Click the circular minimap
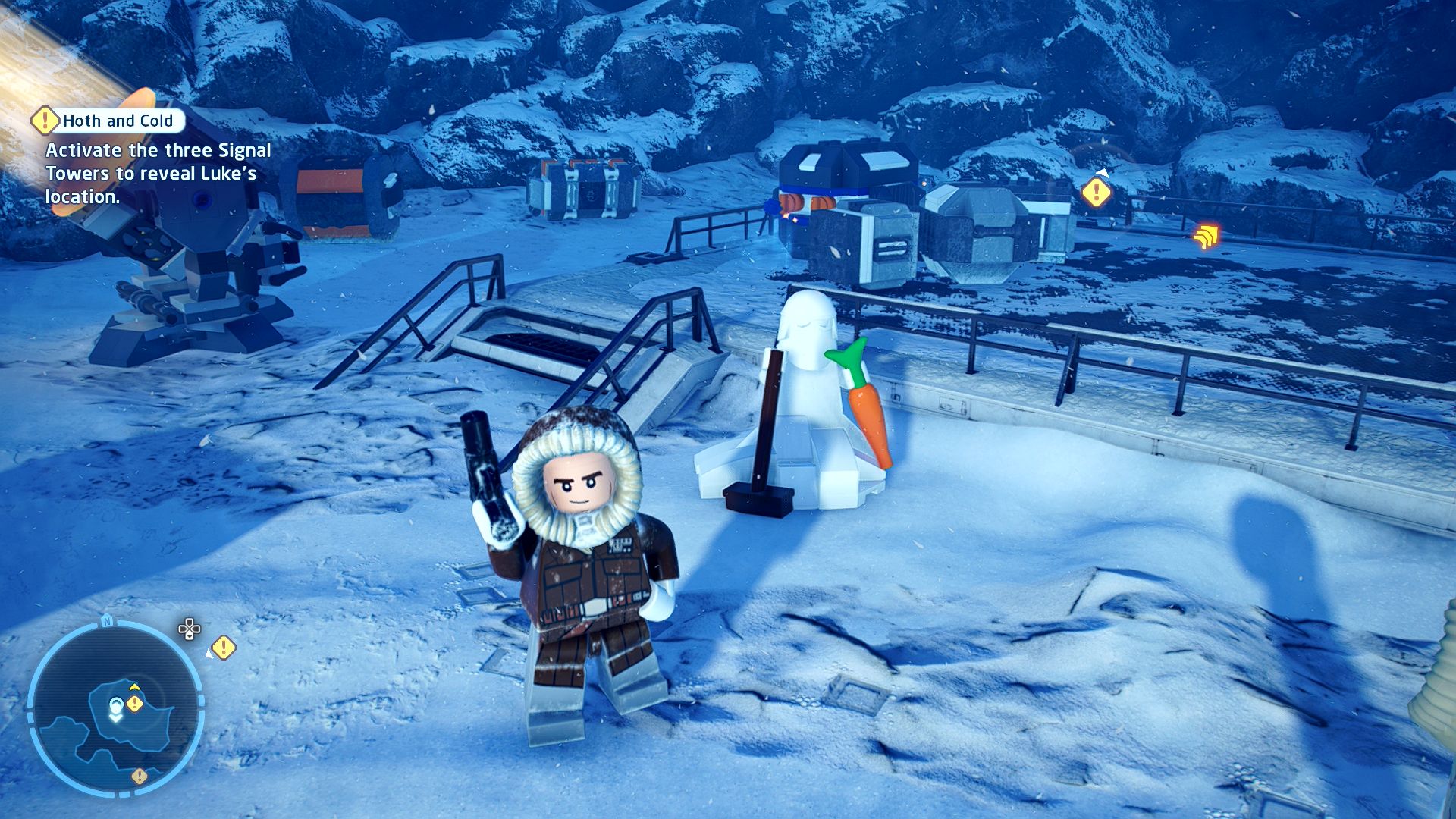 (115, 707)
